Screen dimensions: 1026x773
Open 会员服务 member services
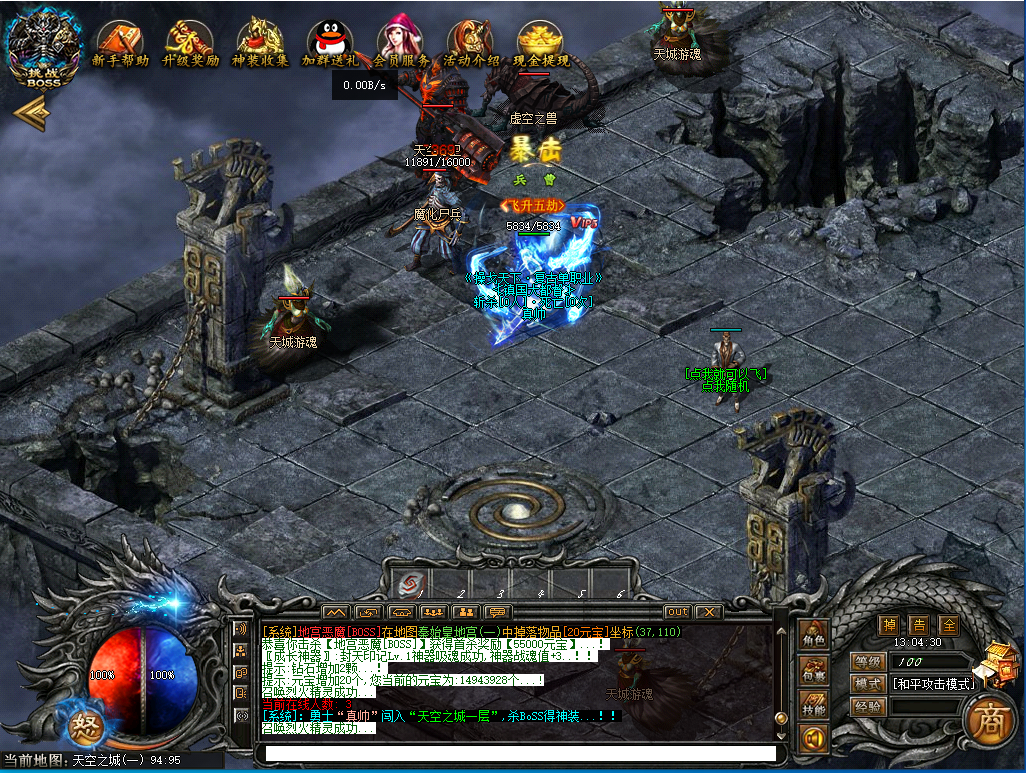pos(401,44)
